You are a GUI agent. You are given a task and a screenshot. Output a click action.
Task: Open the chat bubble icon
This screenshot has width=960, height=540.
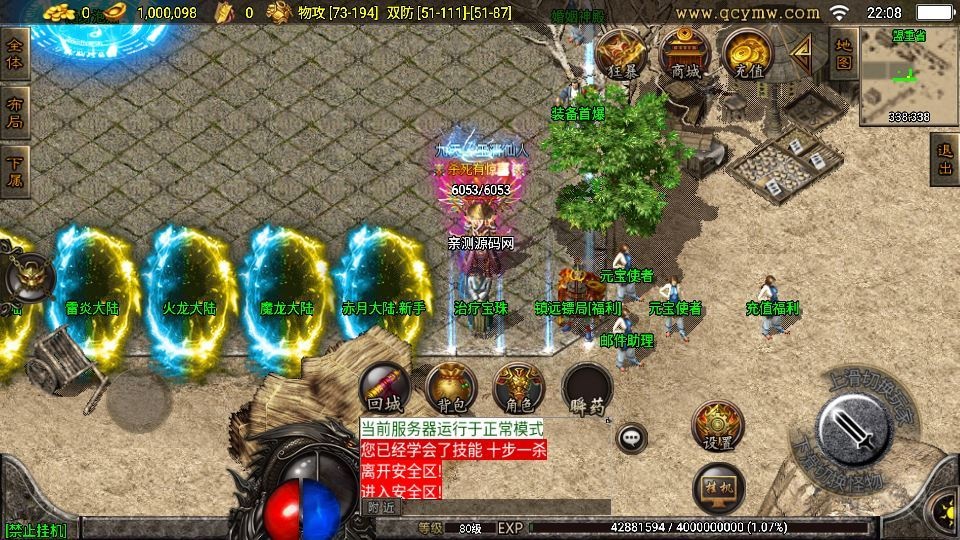(631, 438)
